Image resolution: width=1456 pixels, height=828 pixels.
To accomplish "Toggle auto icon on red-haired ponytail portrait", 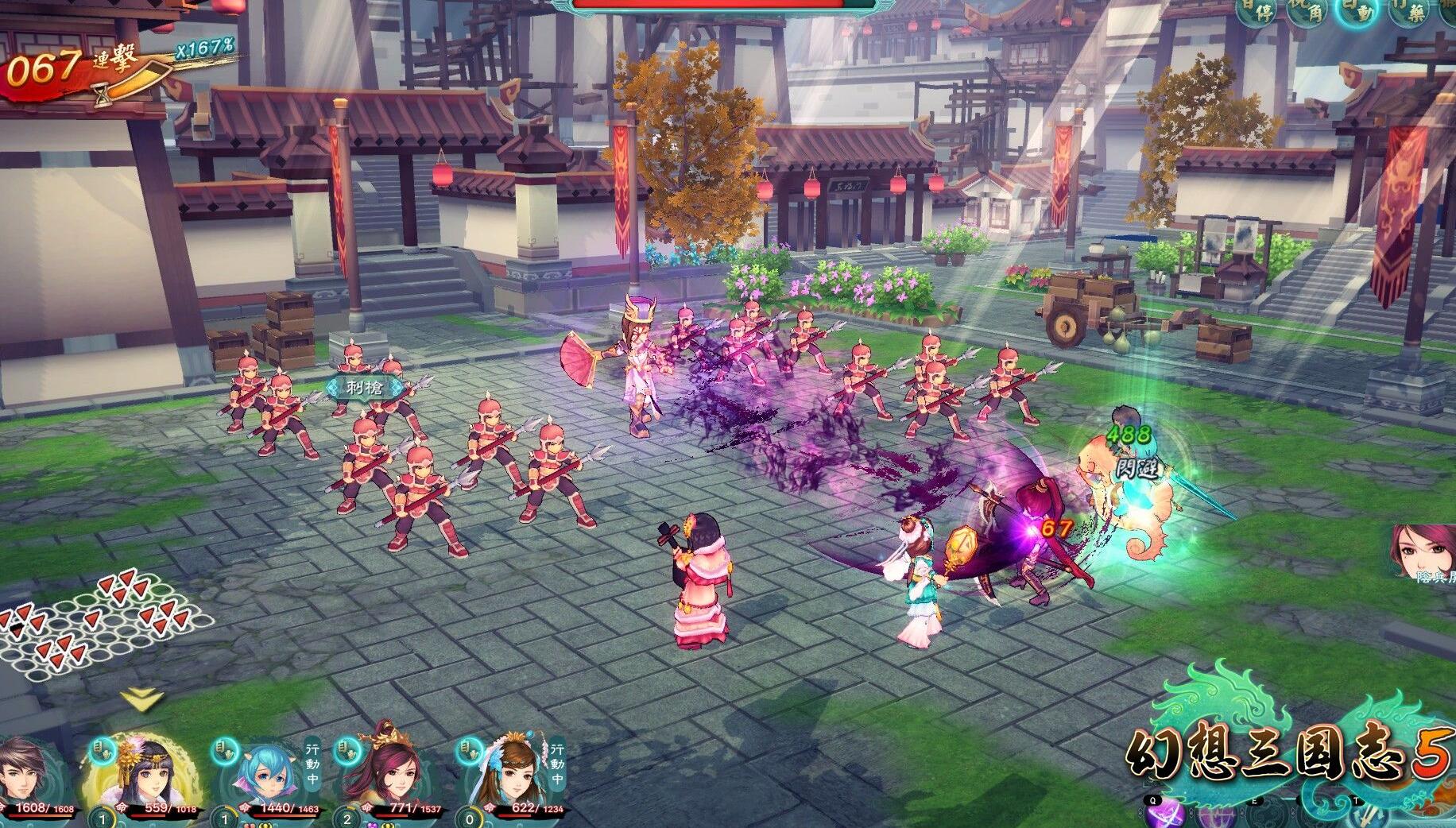I will point(347,749).
